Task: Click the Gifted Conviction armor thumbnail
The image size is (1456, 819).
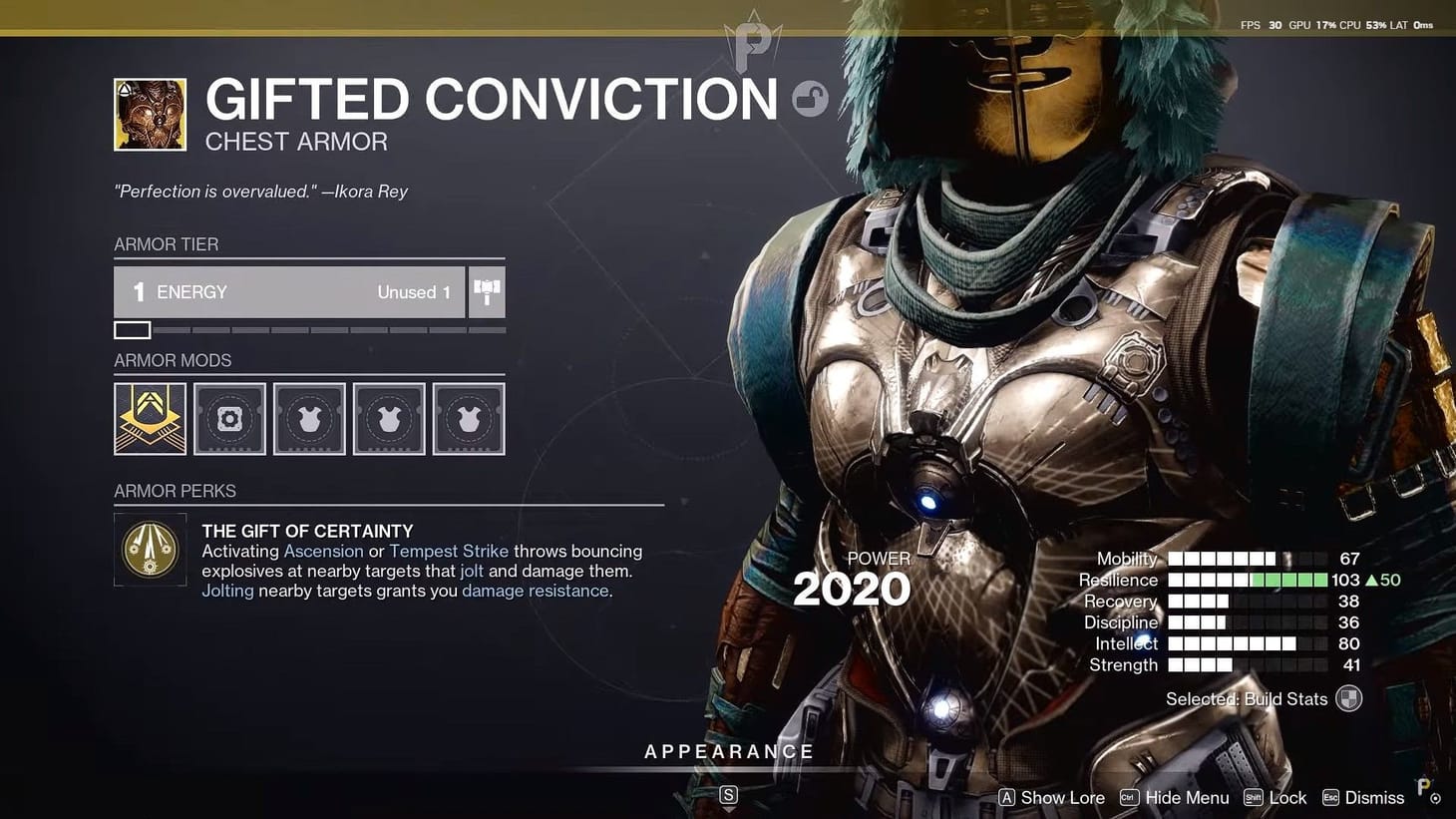Action: pyautogui.click(x=150, y=114)
